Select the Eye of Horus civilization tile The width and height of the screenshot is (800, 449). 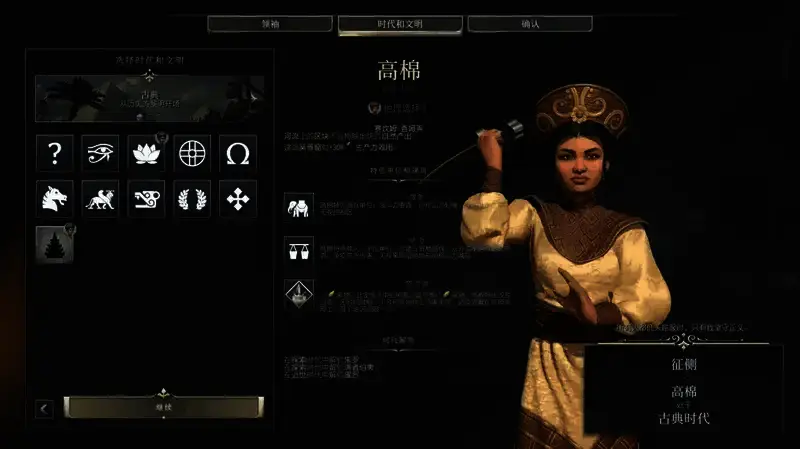[101, 153]
